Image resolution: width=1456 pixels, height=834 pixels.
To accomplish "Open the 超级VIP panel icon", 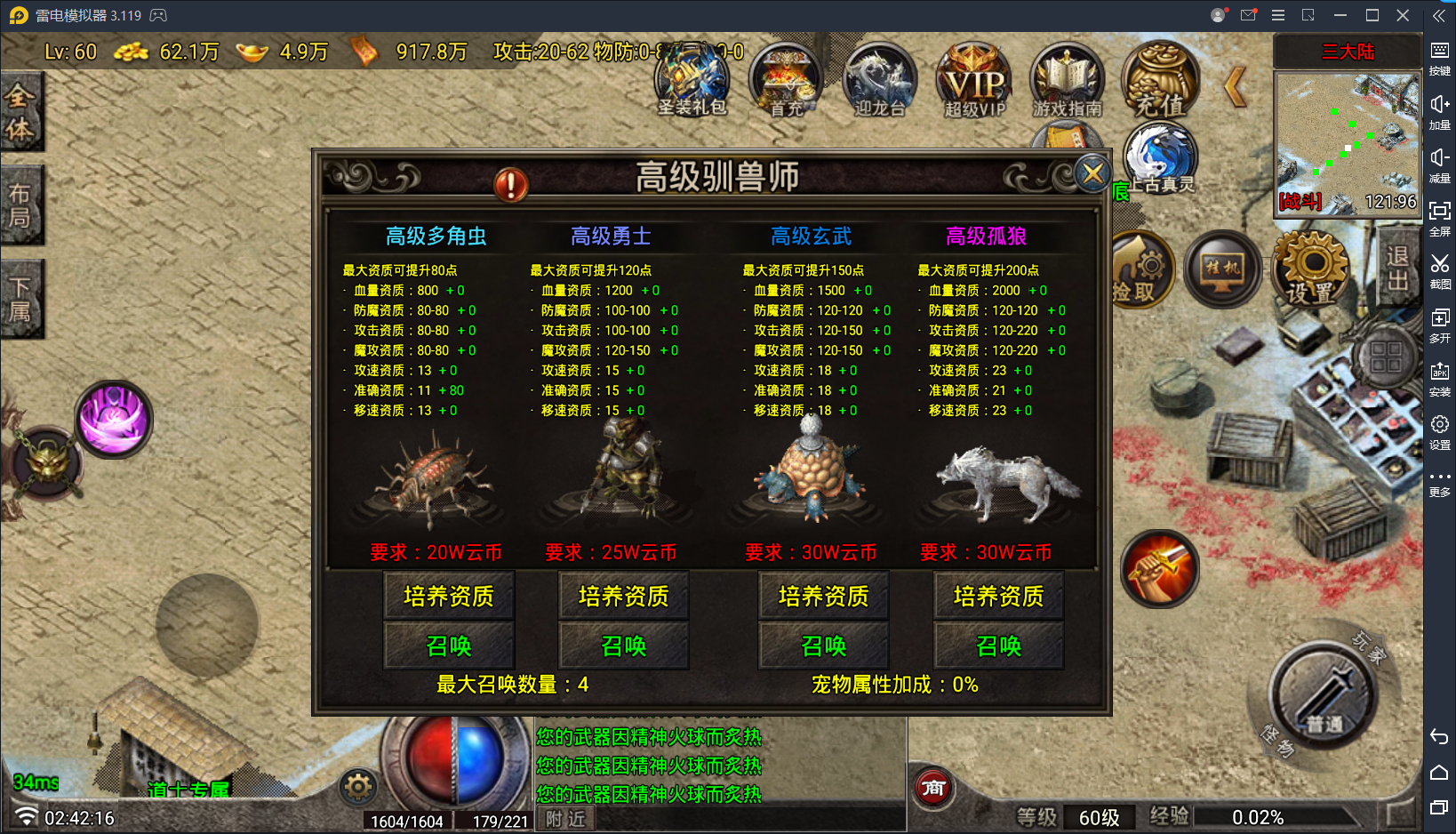I will point(972,82).
